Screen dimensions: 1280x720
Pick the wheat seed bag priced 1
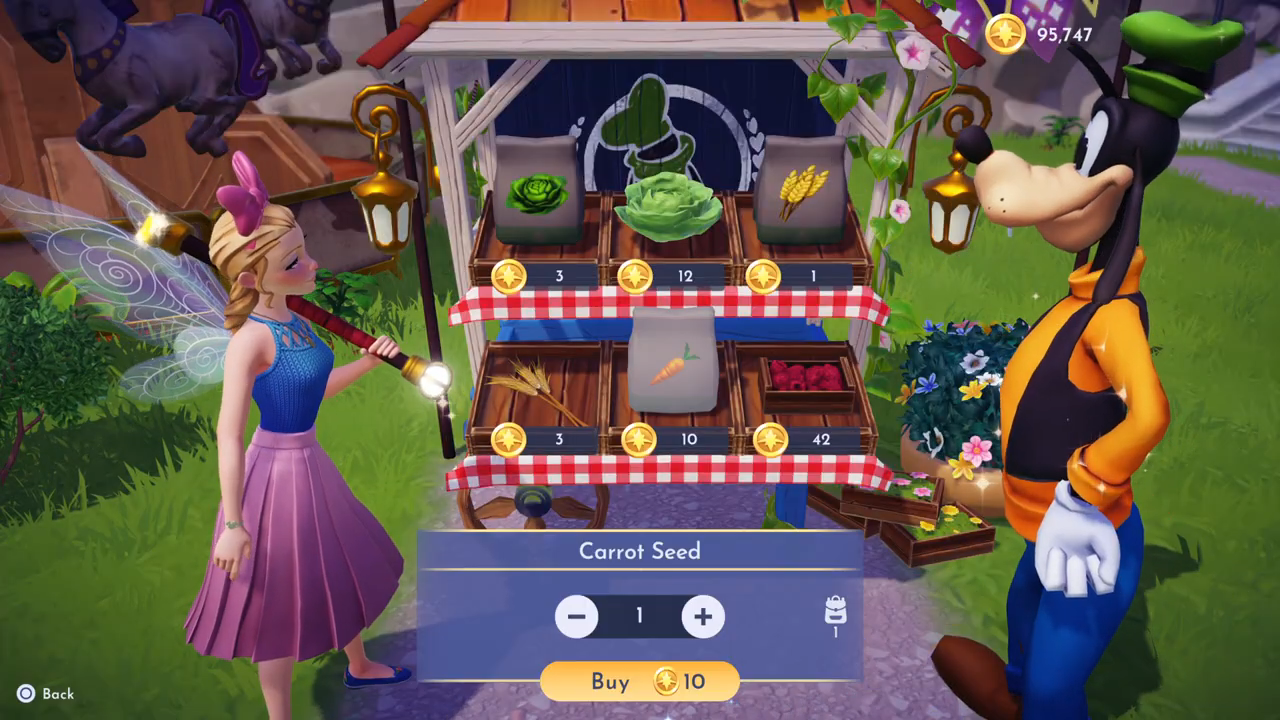pyautogui.click(x=802, y=190)
